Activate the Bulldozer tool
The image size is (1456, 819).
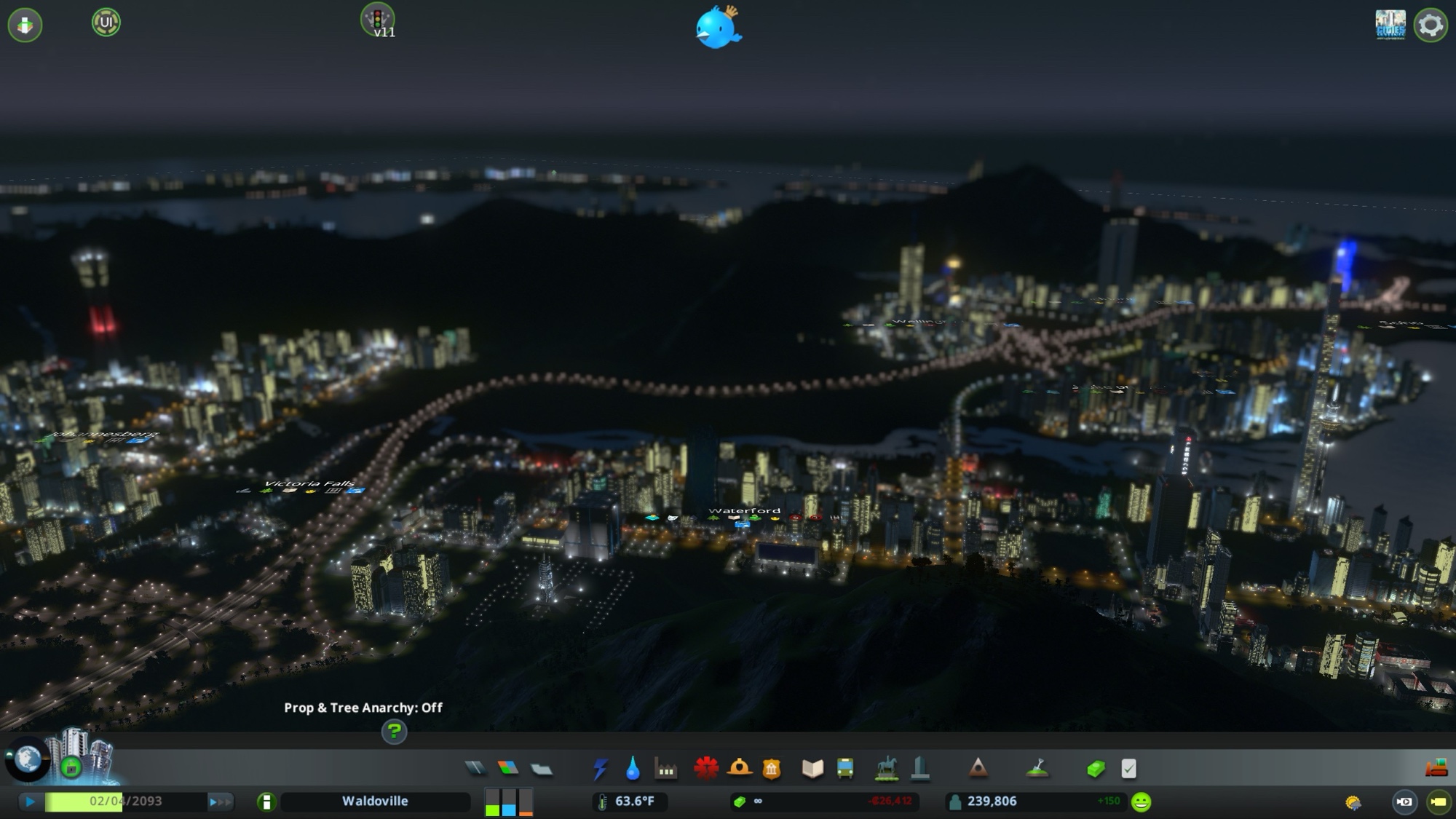point(1436,768)
